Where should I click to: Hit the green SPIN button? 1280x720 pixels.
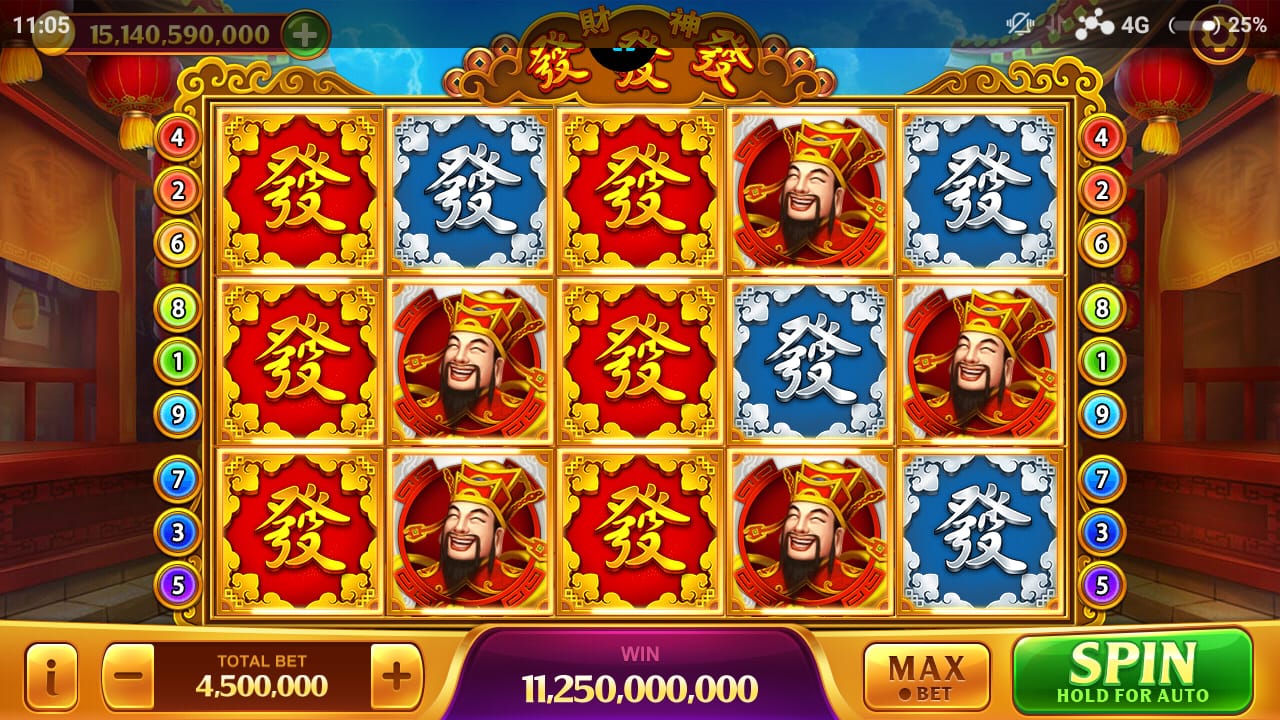click(x=1132, y=672)
